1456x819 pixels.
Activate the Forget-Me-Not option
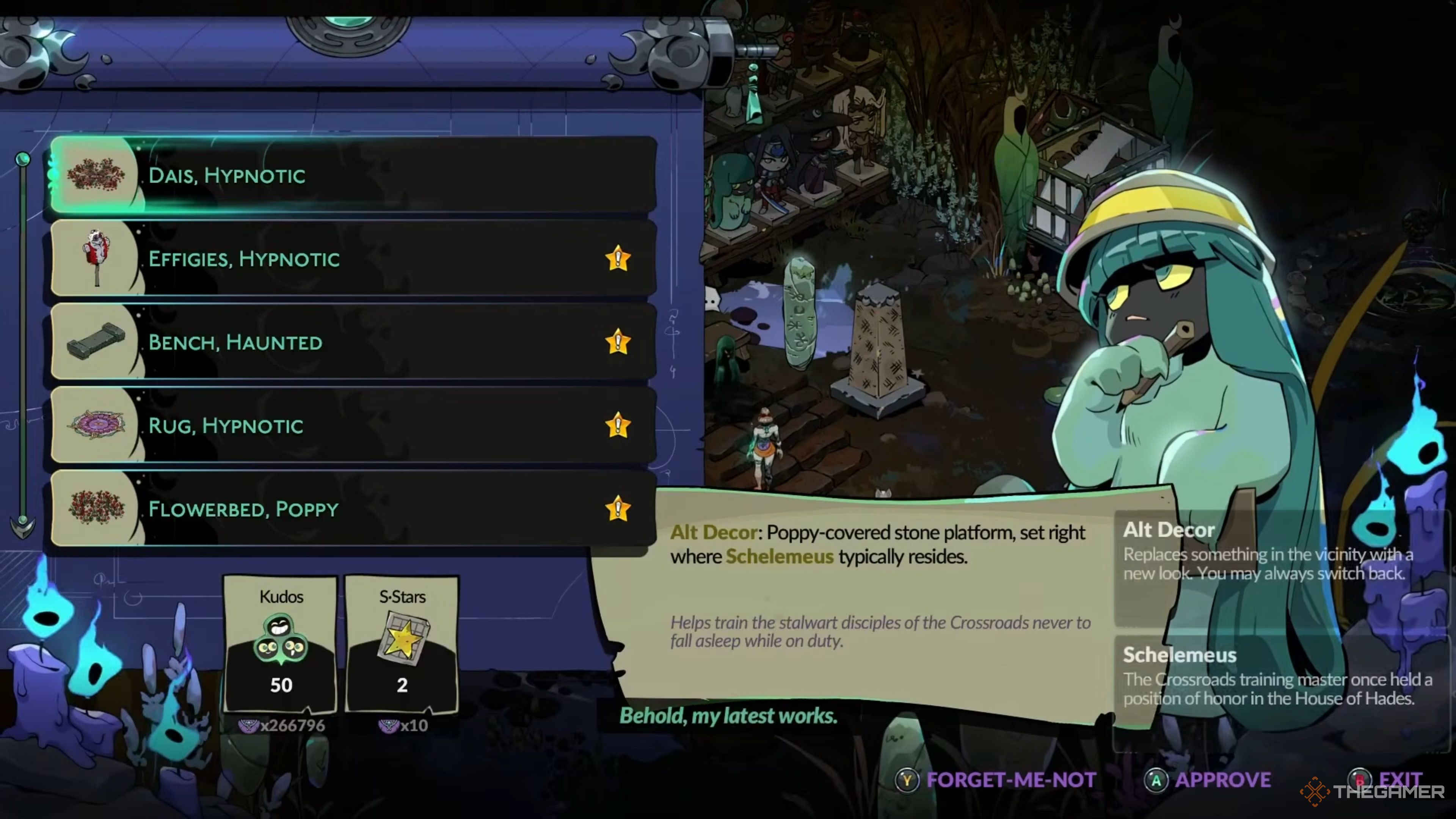point(1010,781)
